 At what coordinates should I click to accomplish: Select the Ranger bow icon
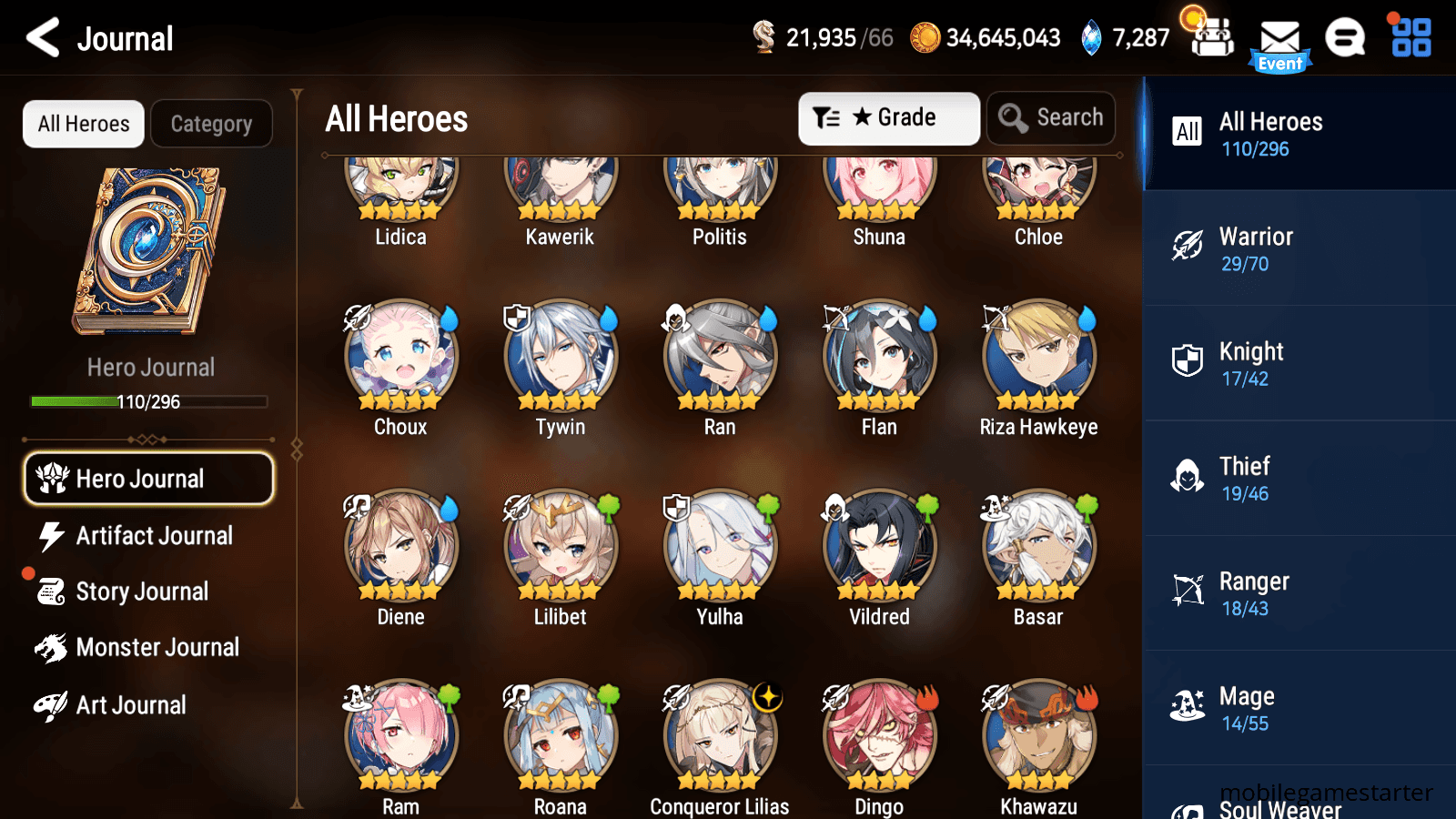click(x=1188, y=591)
